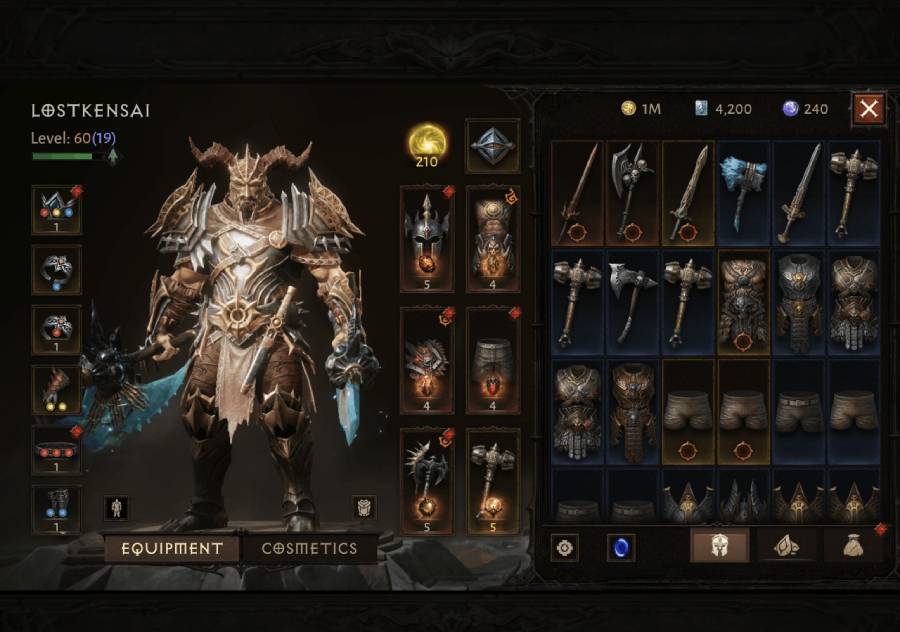Inspect the equipped off-hand hammer slot

tap(492, 481)
